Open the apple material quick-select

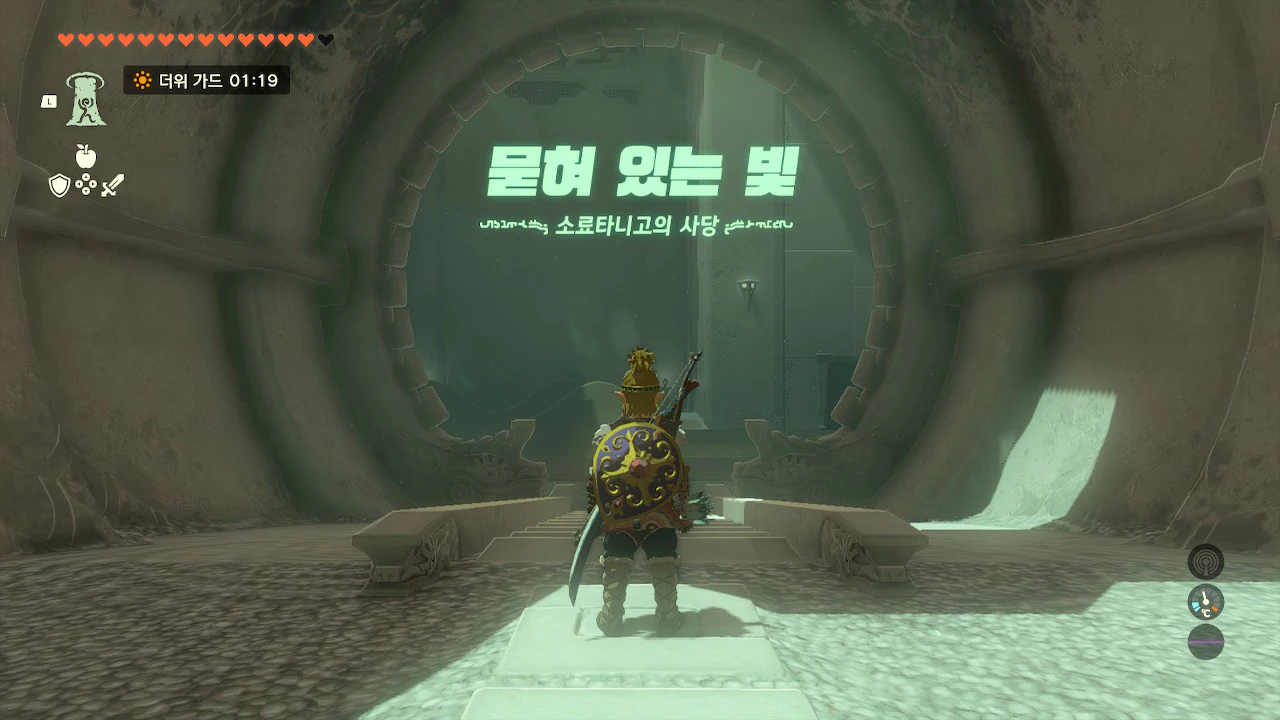[86, 156]
